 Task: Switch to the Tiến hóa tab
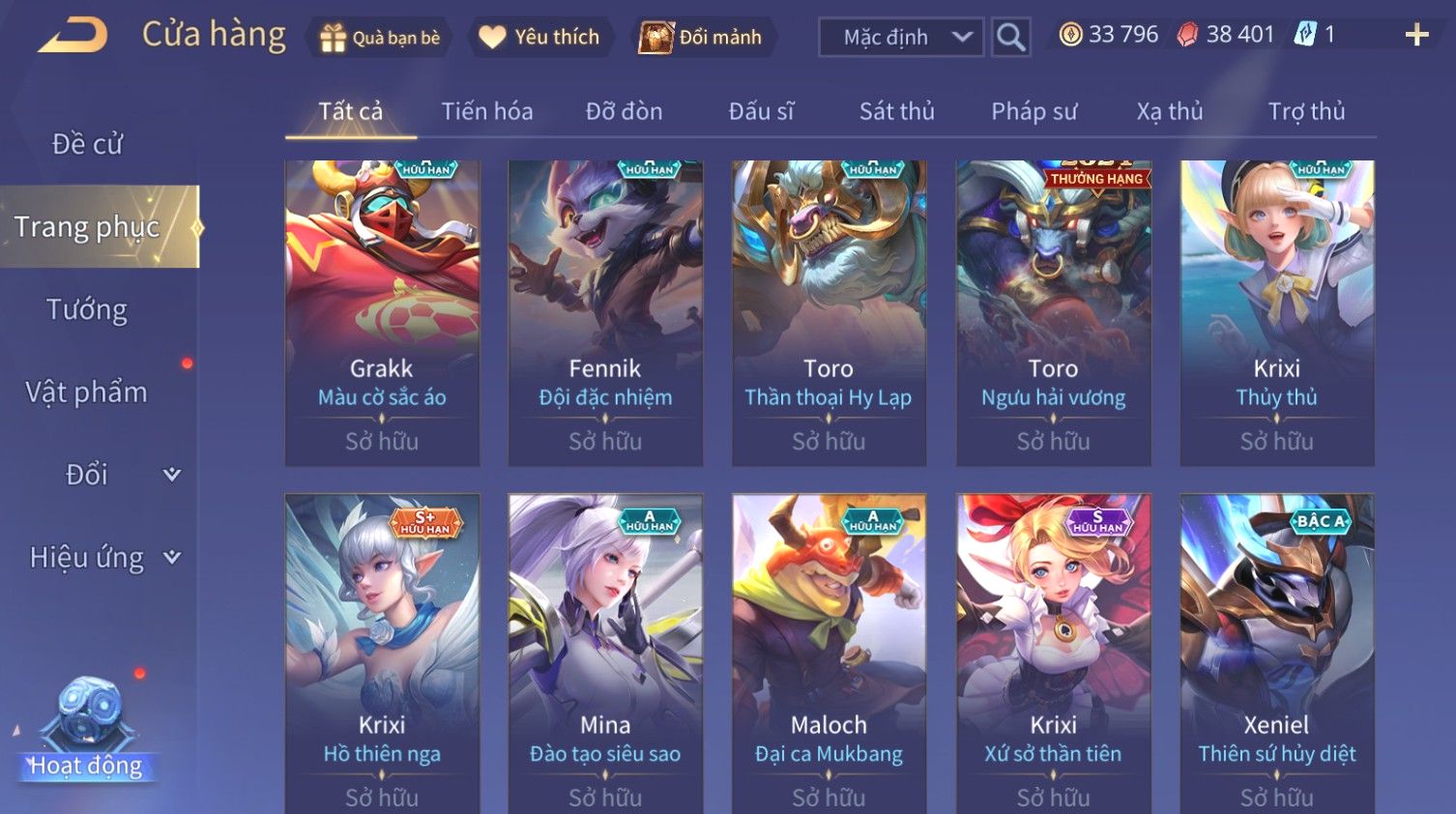[487, 111]
